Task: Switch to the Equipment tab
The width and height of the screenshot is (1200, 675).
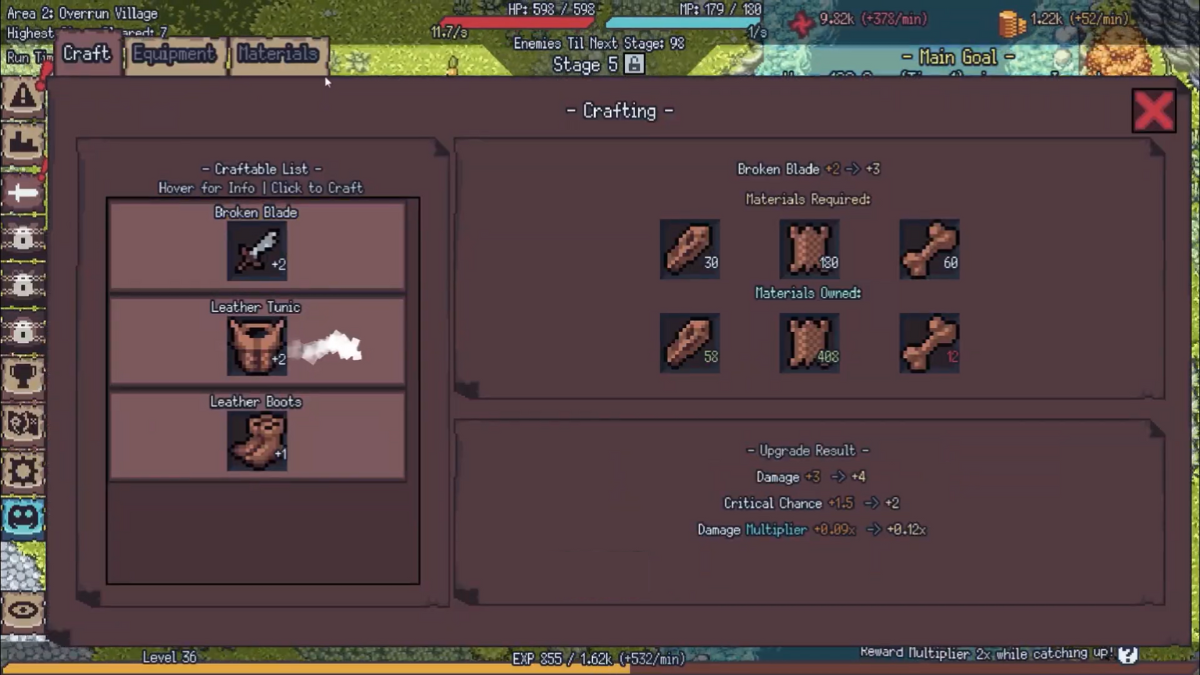Action: (174, 54)
